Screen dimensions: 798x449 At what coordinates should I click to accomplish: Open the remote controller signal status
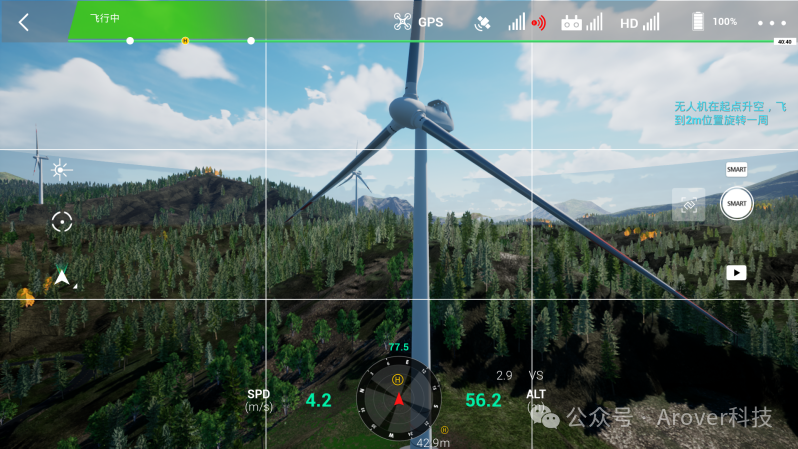[x=572, y=22]
